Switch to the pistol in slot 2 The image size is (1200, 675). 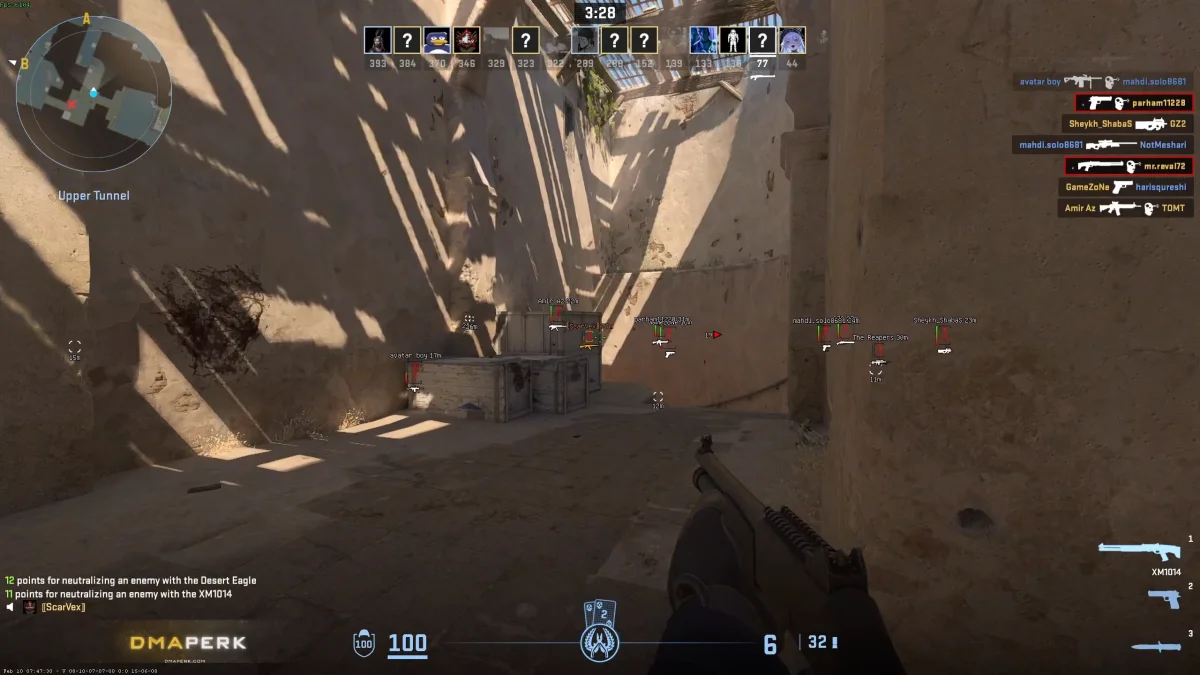1163,598
